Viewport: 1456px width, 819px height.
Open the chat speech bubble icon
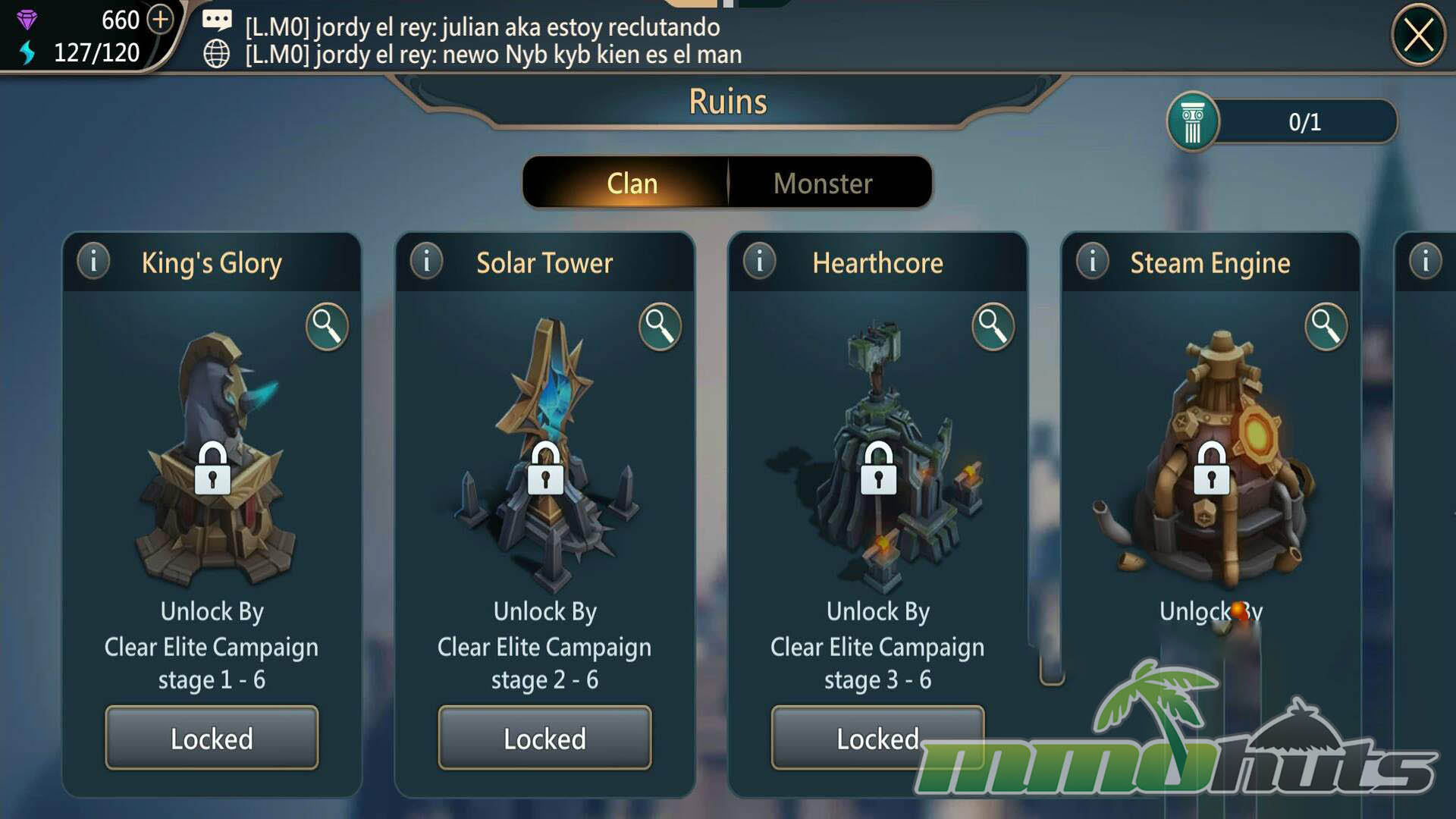coord(217,20)
